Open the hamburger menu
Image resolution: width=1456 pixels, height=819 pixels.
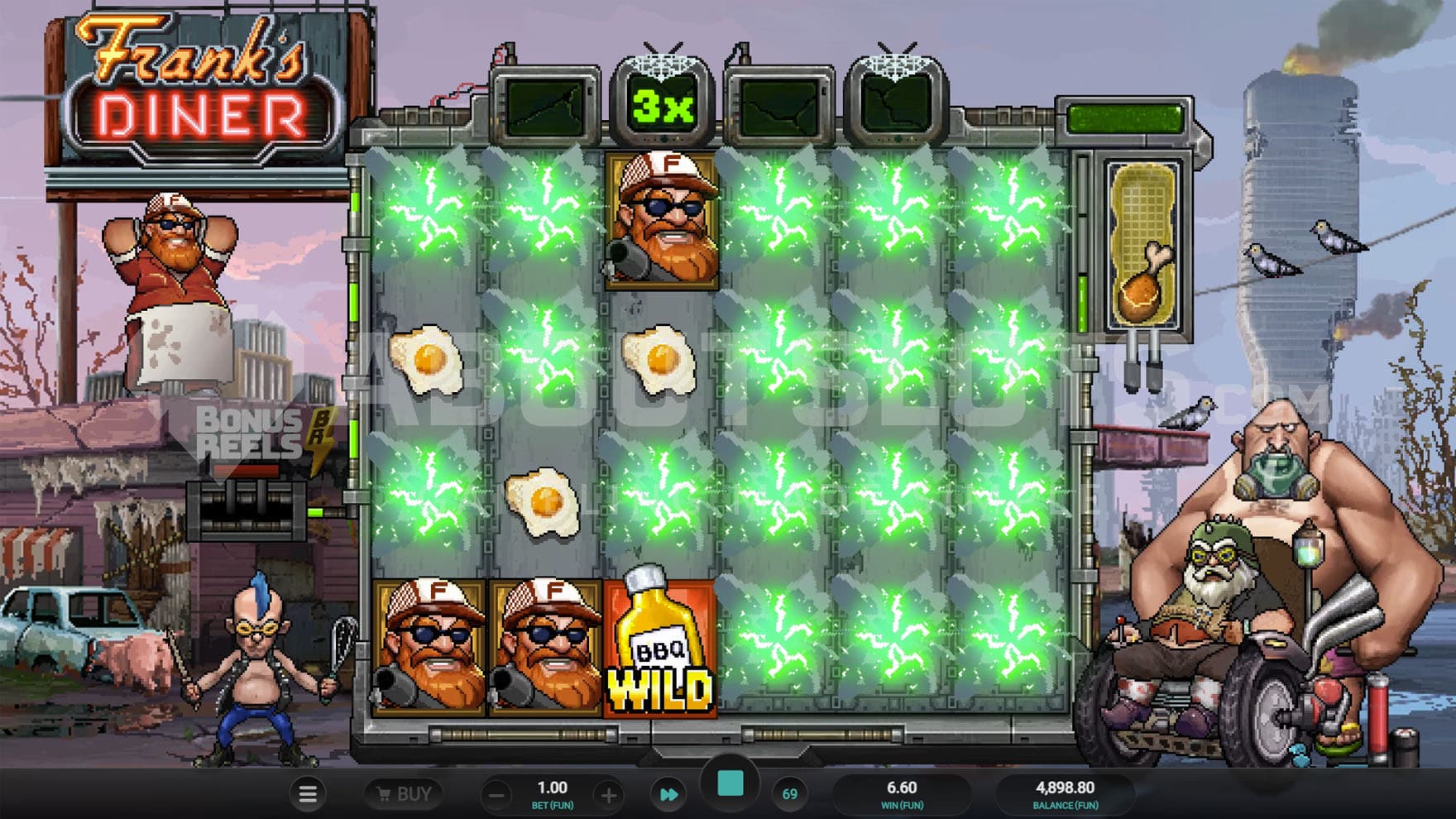click(x=308, y=794)
